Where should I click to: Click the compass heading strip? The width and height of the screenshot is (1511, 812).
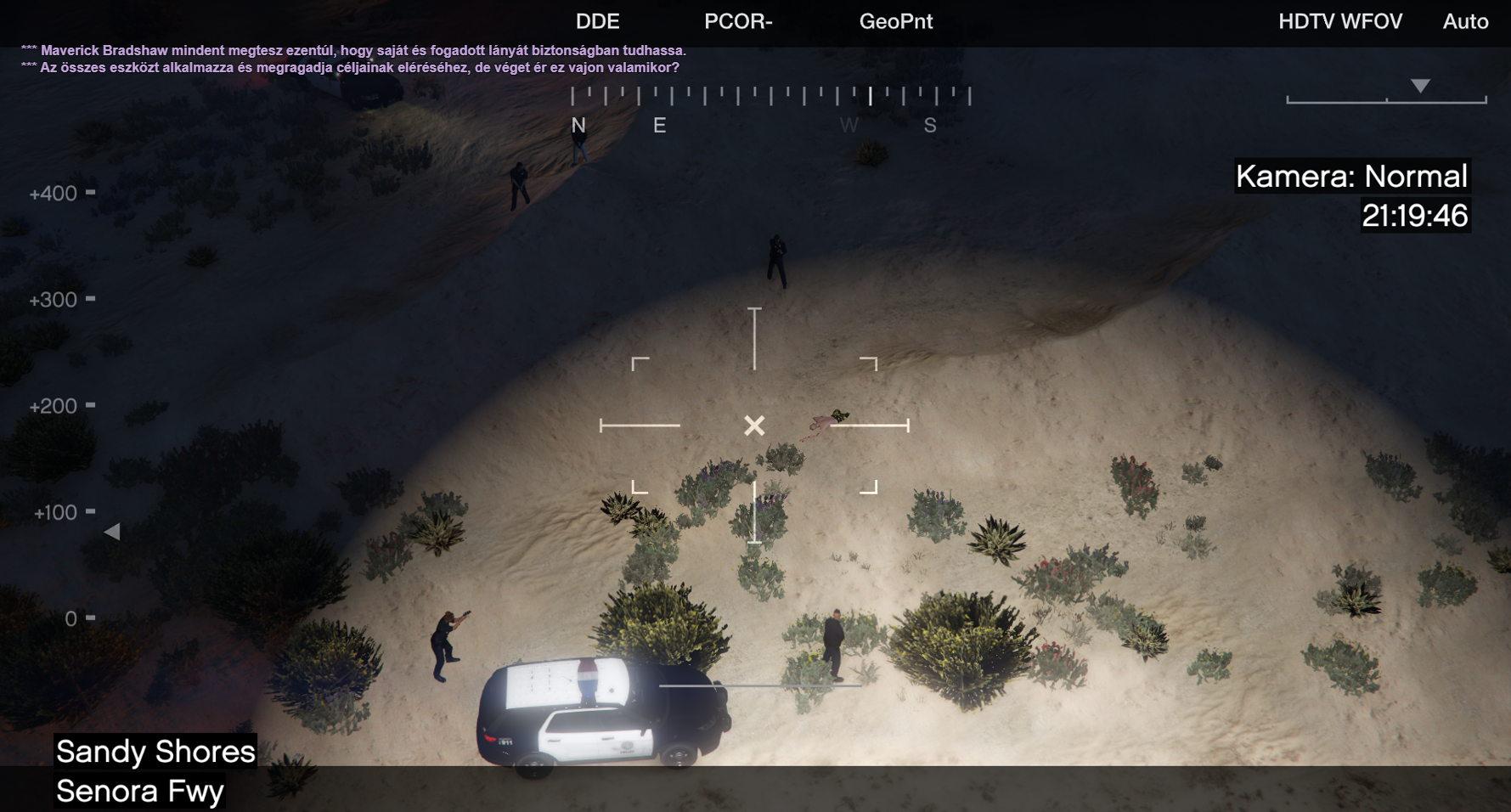tap(770, 96)
